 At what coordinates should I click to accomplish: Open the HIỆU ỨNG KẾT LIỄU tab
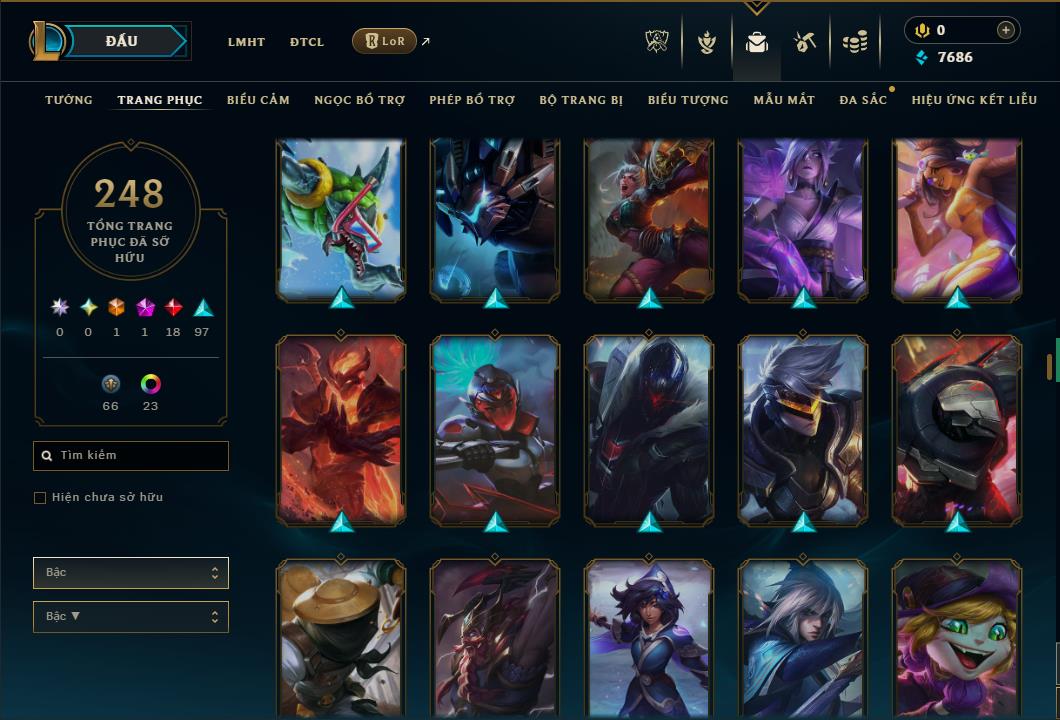click(x=974, y=100)
